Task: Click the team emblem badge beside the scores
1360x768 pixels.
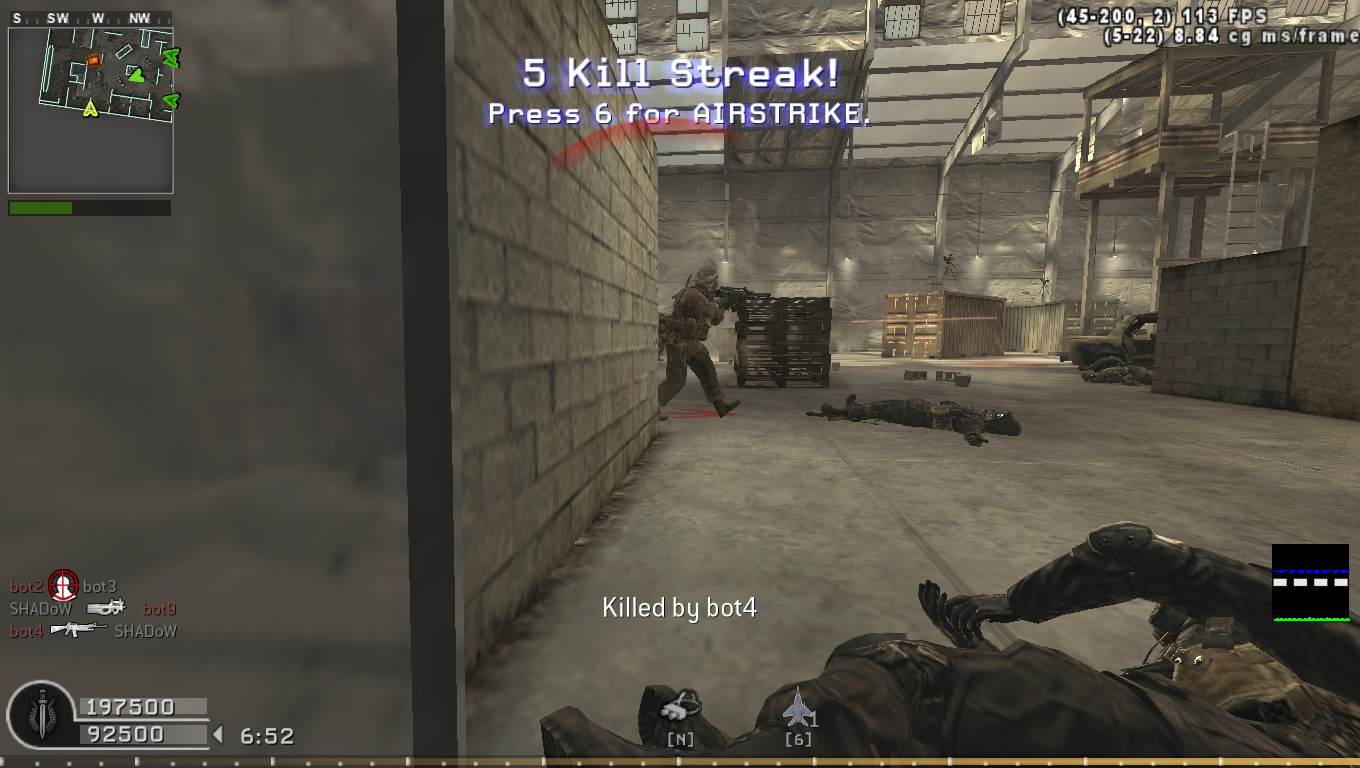Action: [x=41, y=716]
